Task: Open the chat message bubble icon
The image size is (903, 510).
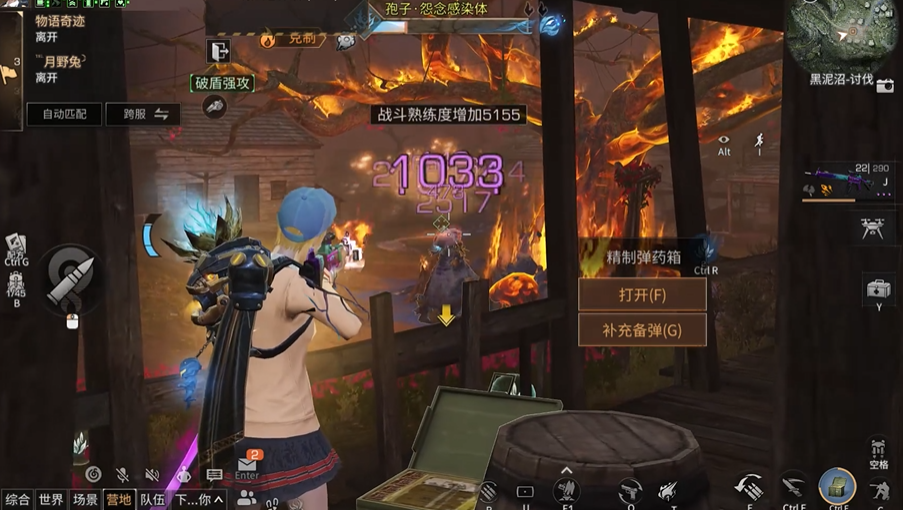Action: (x=214, y=475)
